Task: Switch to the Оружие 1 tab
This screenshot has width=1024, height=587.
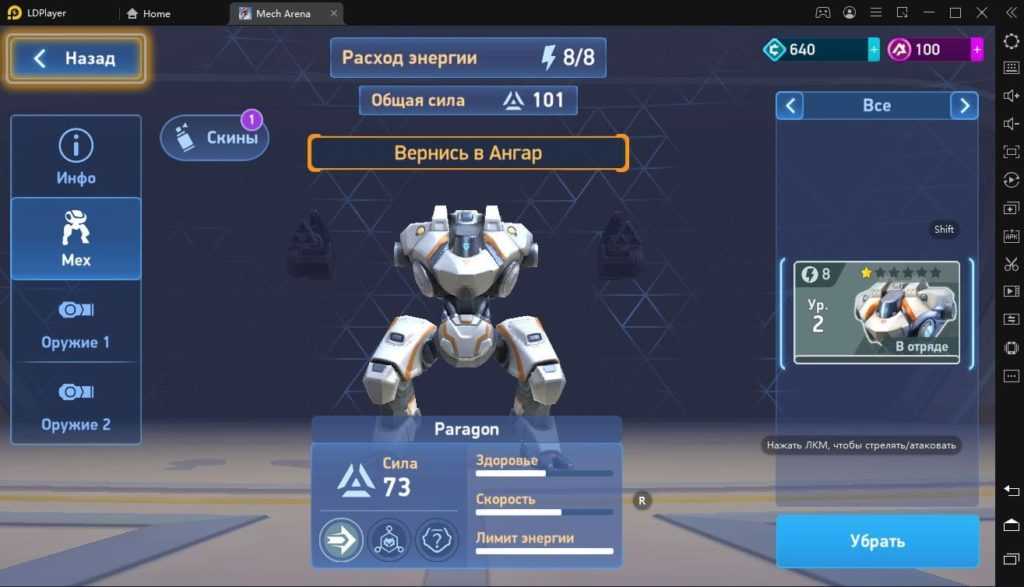Action: click(x=76, y=321)
